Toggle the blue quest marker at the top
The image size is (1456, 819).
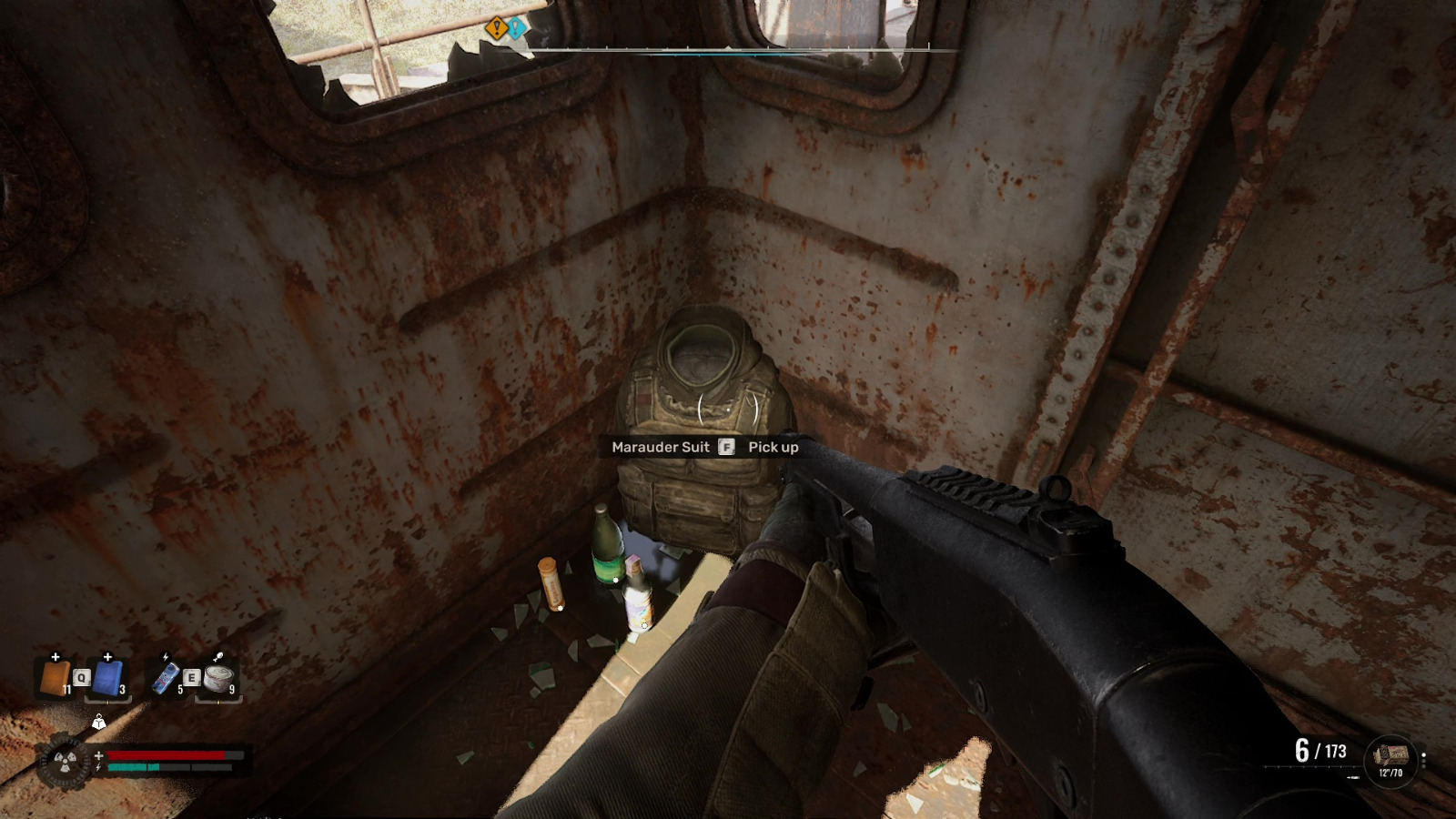click(515, 28)
